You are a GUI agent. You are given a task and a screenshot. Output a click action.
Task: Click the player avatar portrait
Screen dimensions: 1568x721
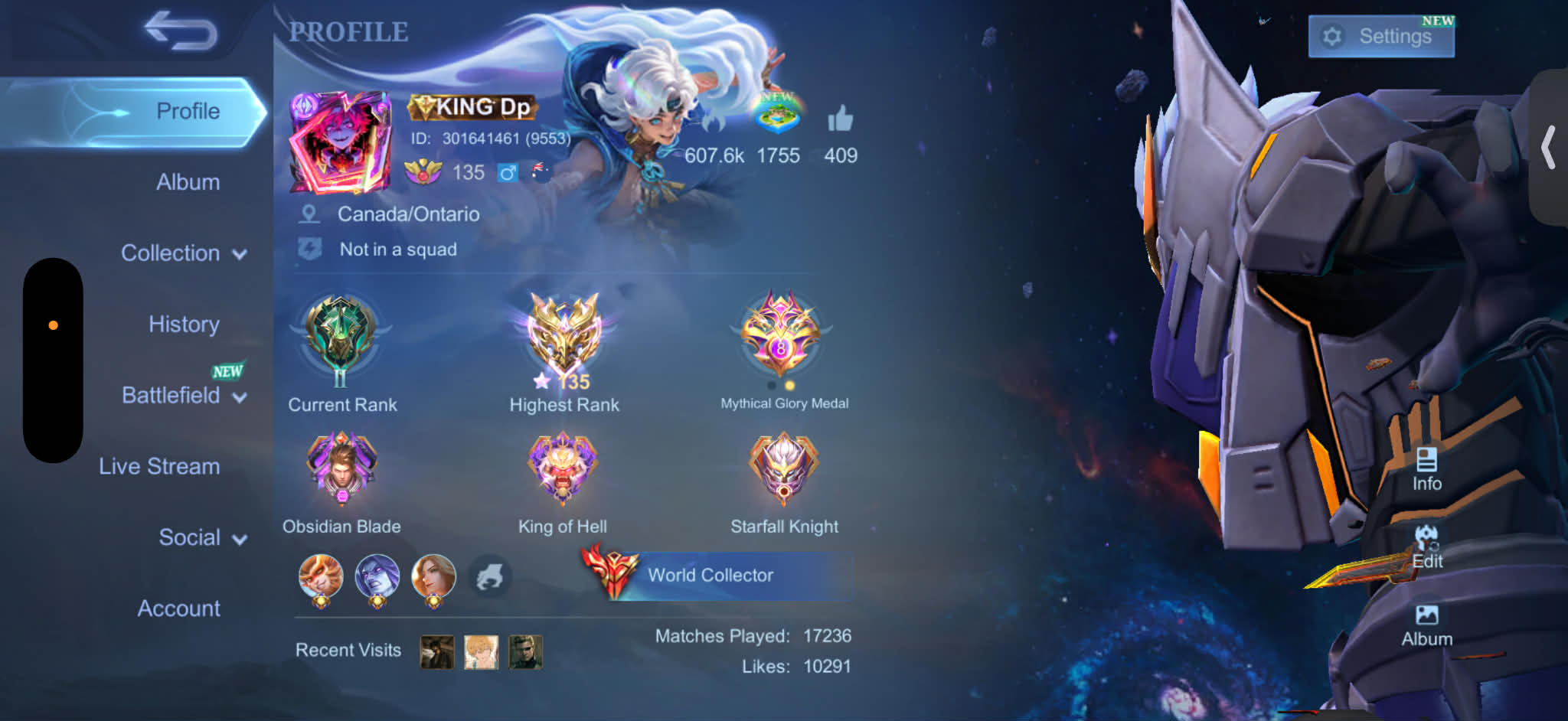coord(340,141)
